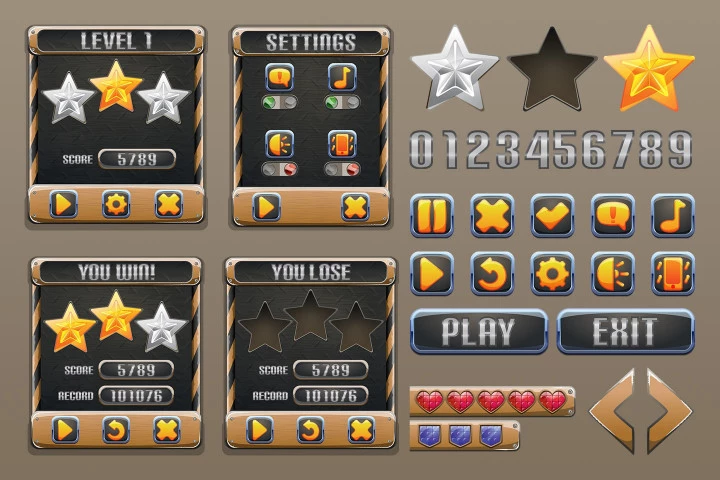Toggle the switch under Settings speech bubble
720x480 pixels.
tap(279, 103)
